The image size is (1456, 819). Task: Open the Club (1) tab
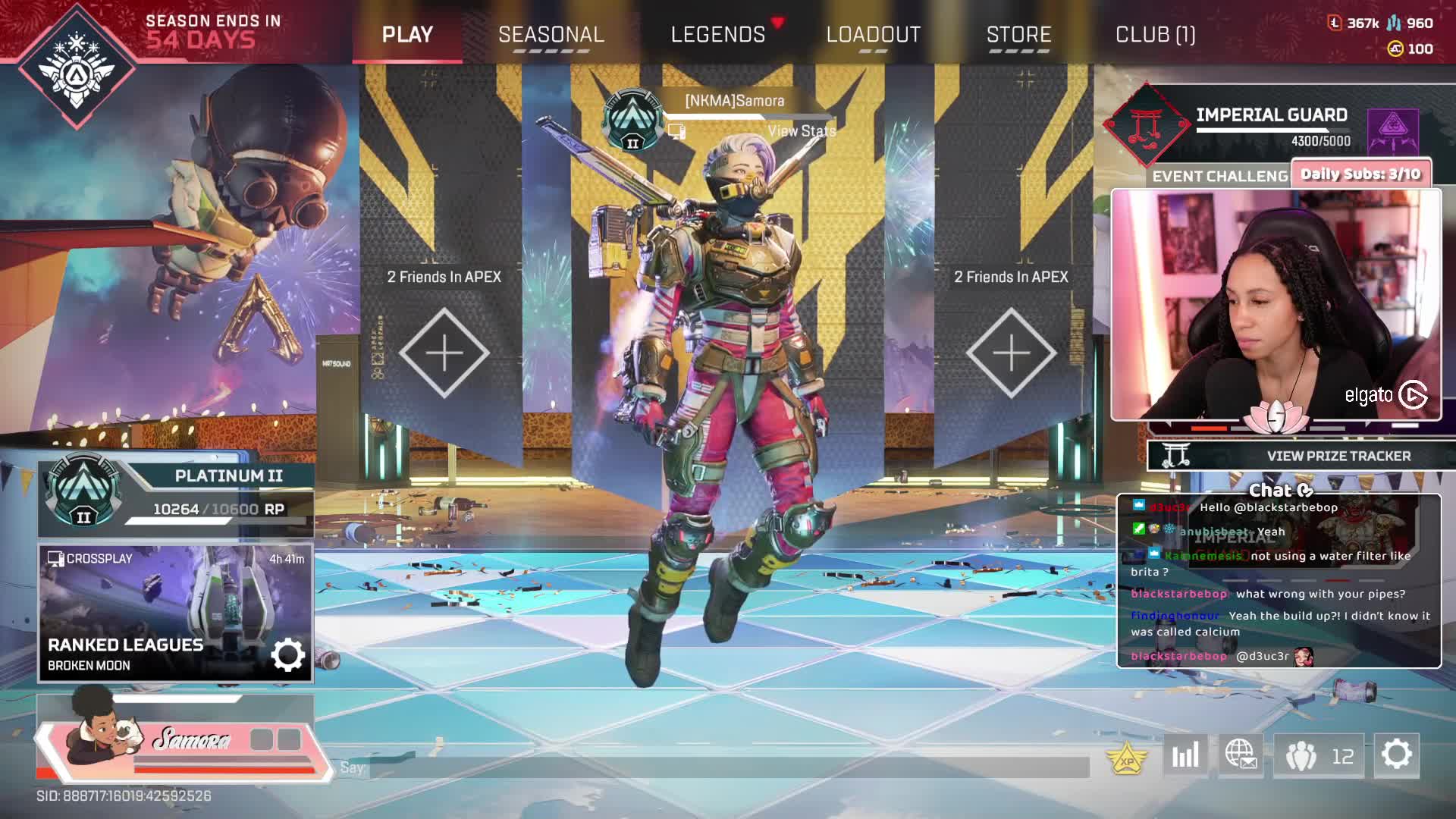pyautogui.click(x=1155, y=35)
